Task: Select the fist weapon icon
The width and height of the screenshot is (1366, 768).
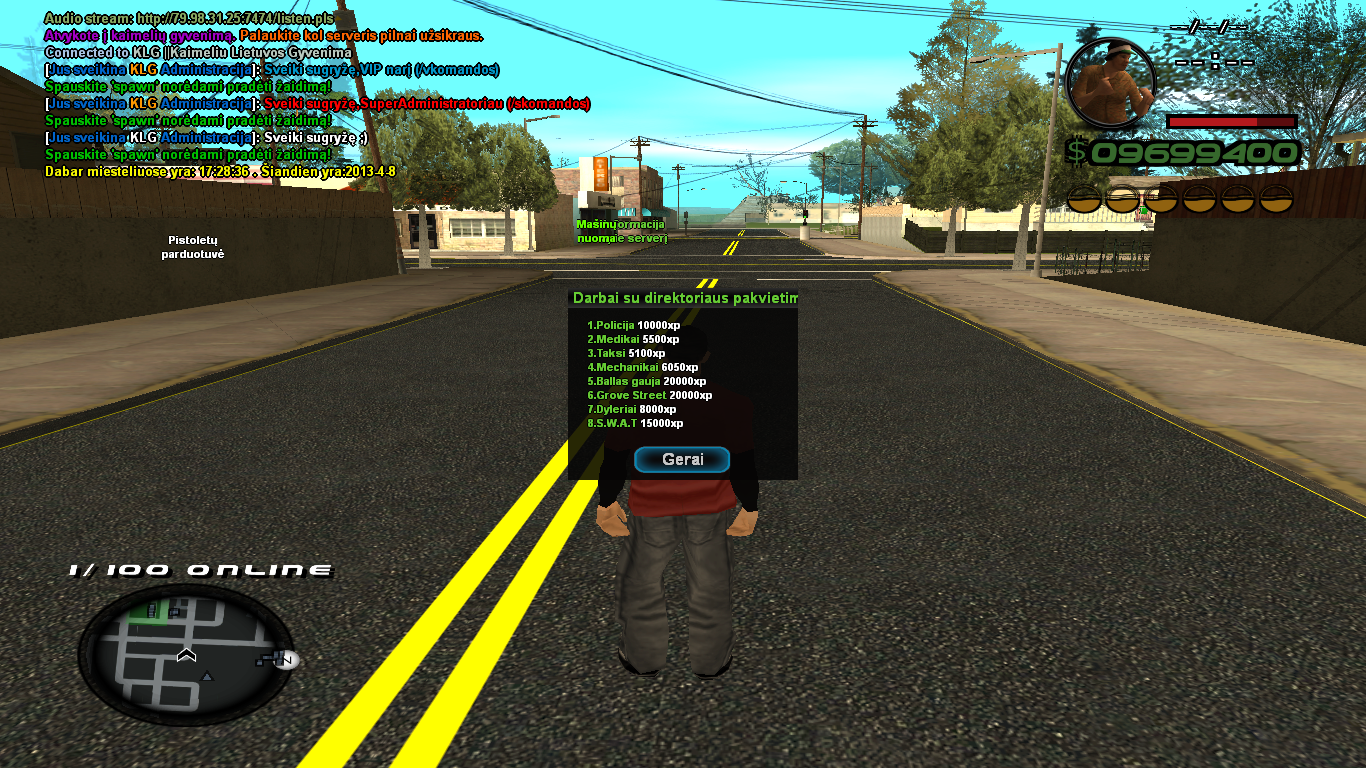Action: [x=1110, y=83]
